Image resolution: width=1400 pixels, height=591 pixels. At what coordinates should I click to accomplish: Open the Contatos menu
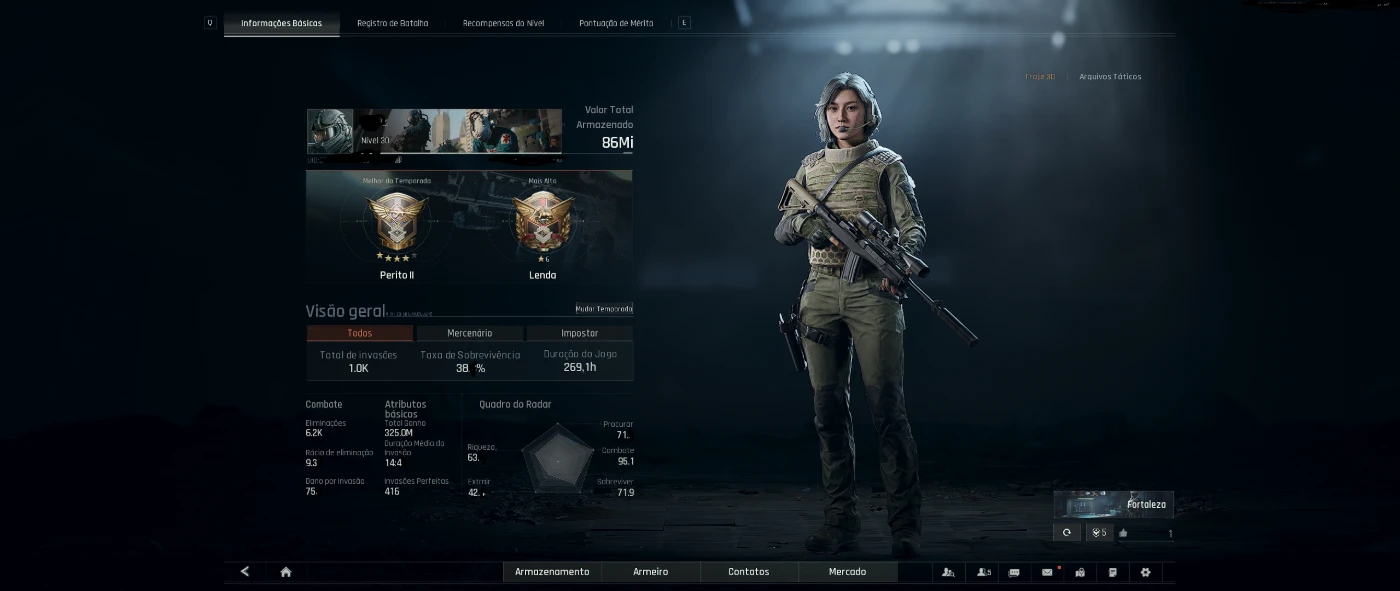tap(748, 572)
